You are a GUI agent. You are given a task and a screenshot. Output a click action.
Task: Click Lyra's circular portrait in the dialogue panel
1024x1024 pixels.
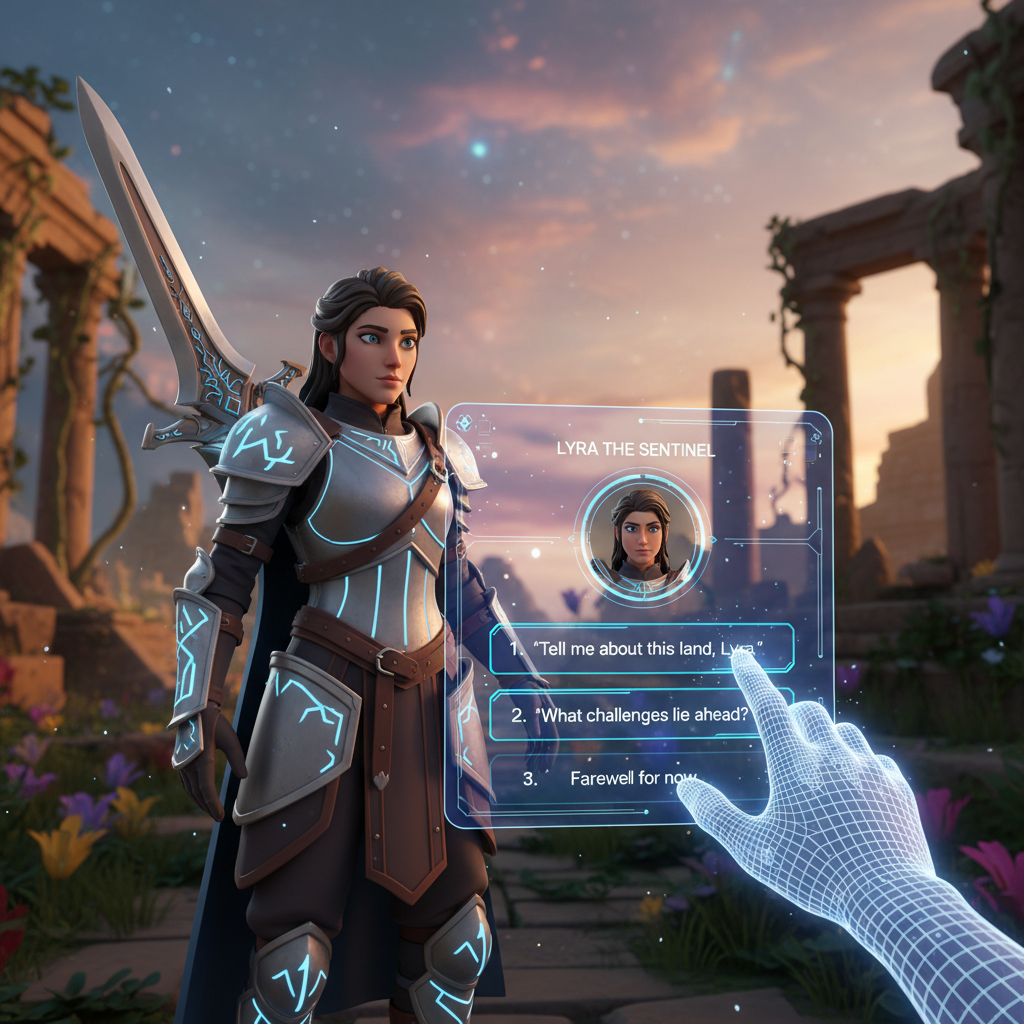pos(641,536)
